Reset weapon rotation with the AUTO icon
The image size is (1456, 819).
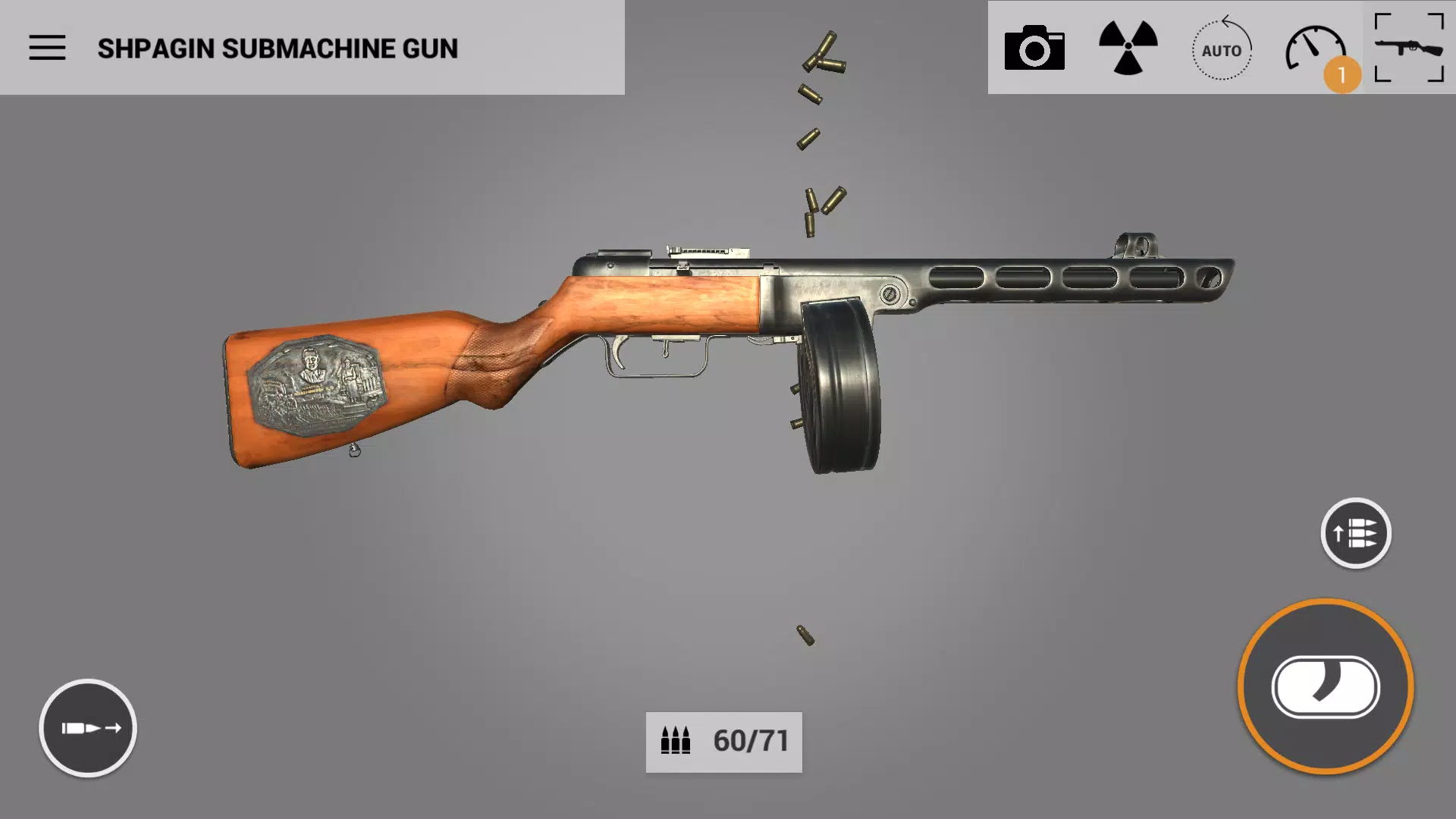(1221, 51)
